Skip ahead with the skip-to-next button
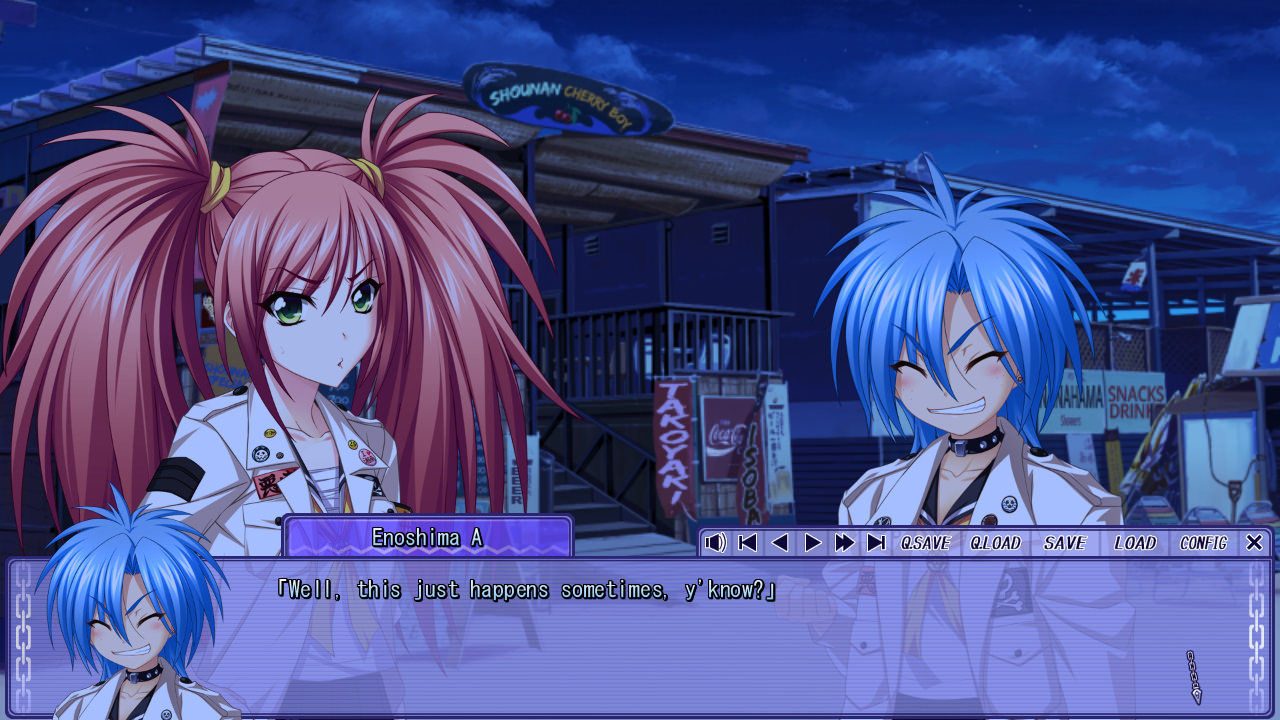Viewport: 1280px width, 720px height. pyautogui.click(x=876, y=543)
